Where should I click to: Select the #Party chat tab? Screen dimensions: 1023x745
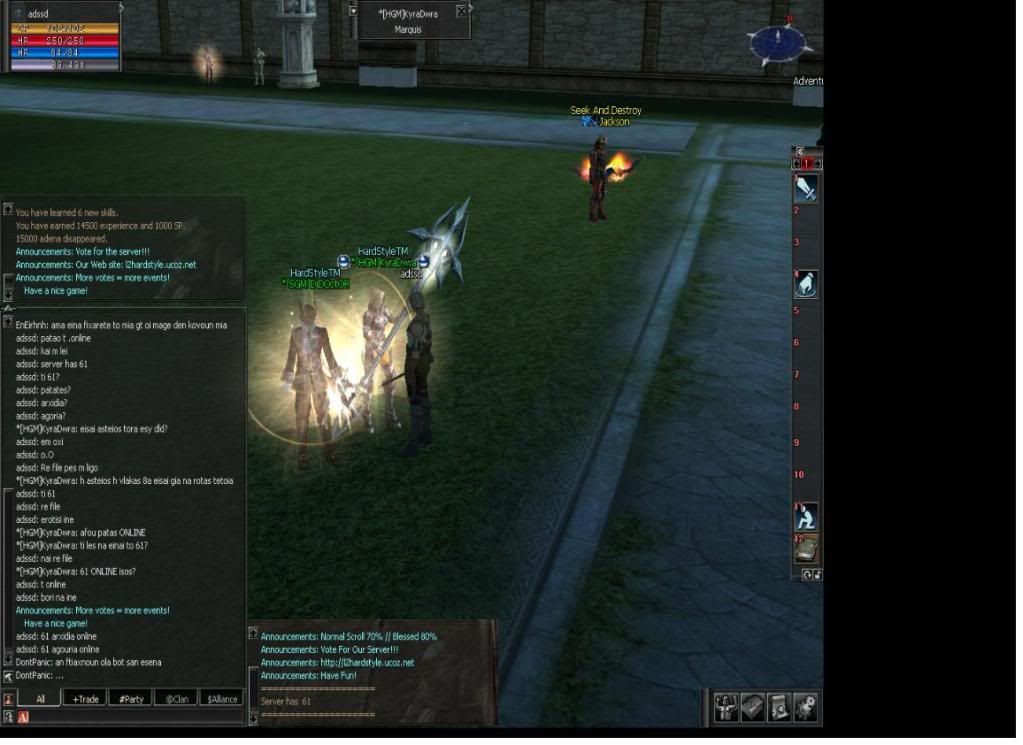(130, 699)
